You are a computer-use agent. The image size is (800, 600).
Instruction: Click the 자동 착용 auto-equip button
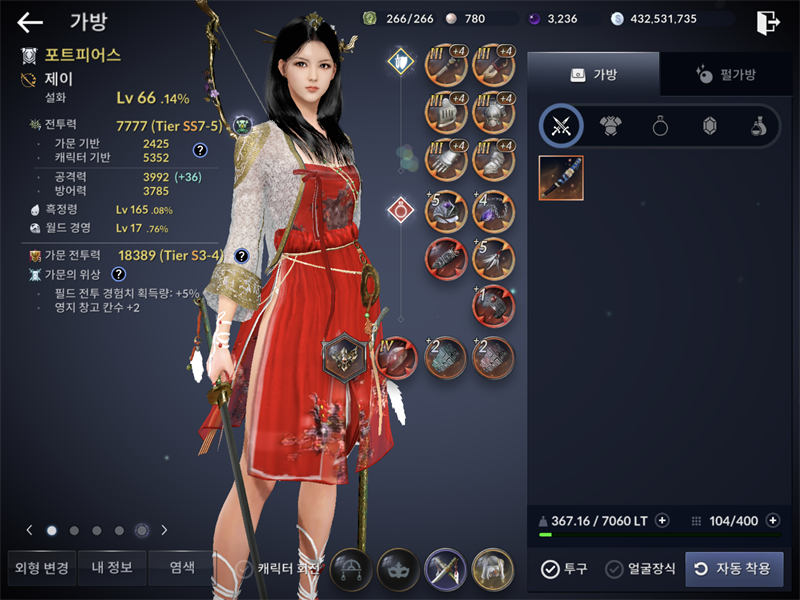734,569
